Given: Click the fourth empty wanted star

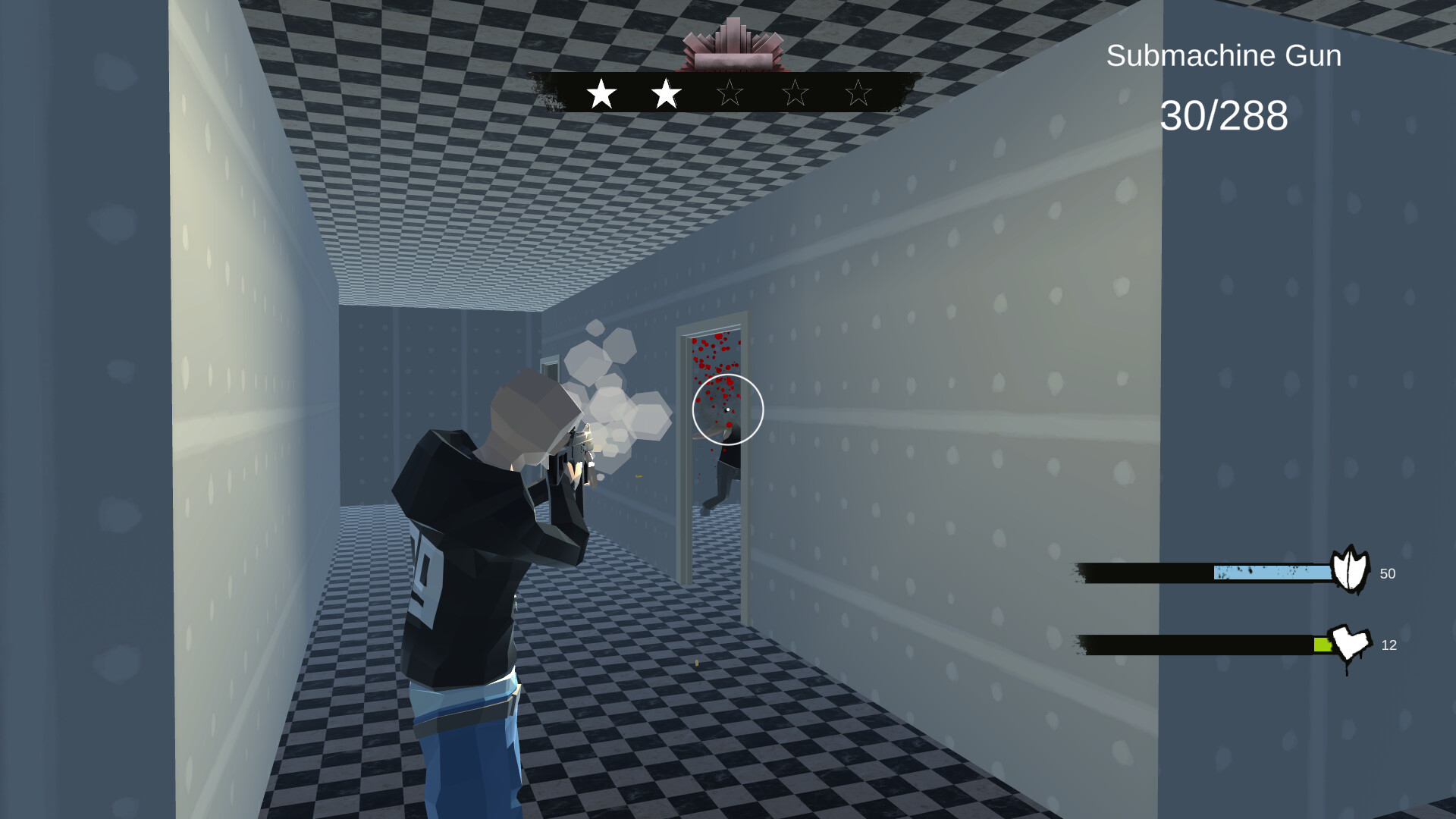Looking at the screenshot, I should (793, 93).
